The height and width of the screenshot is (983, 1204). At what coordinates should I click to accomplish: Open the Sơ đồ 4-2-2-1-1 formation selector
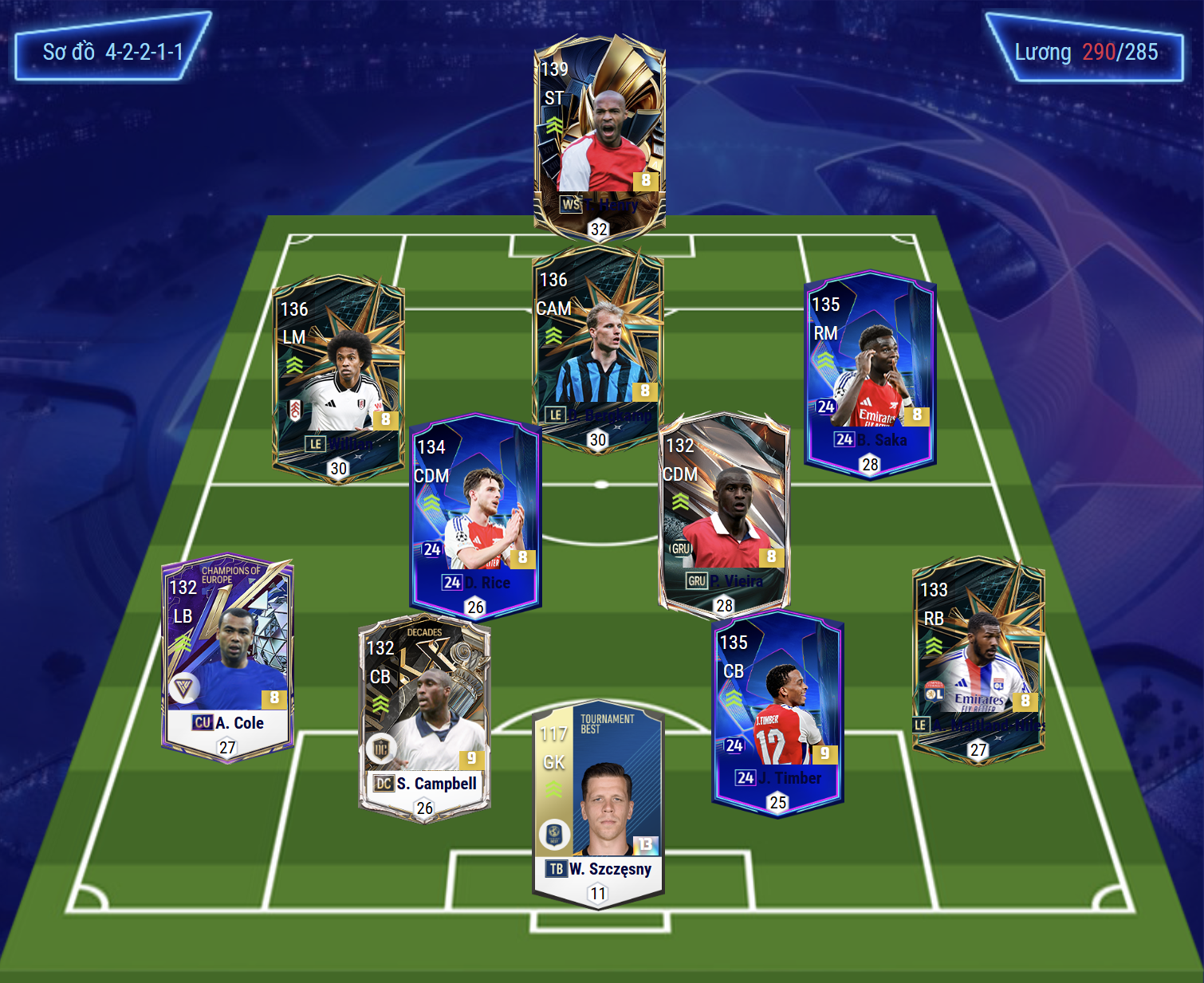[x=112, y=52]
